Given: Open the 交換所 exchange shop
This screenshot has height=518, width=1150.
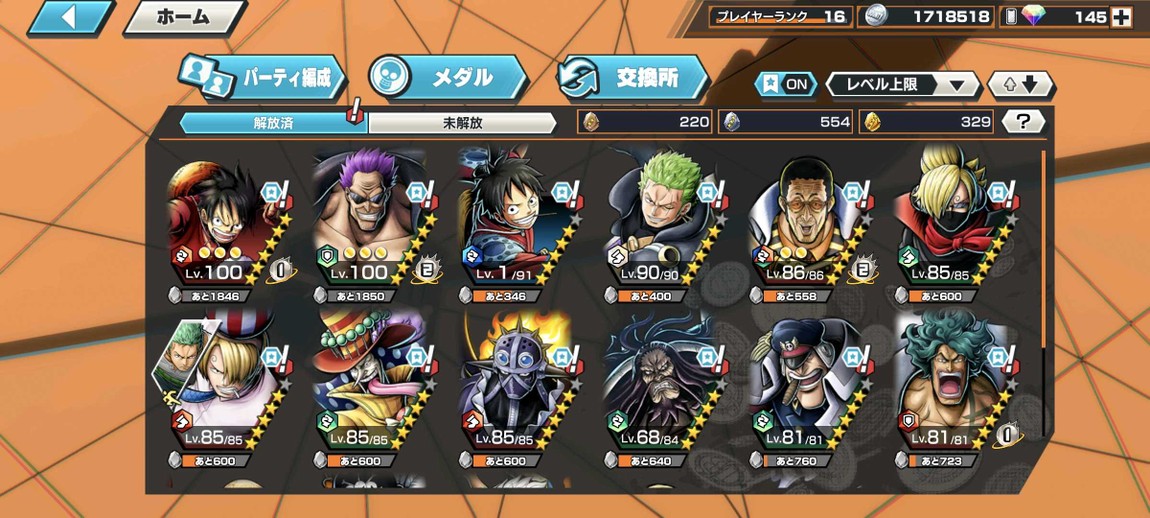Looking at the screenshot, I should (x=632, y=77).
